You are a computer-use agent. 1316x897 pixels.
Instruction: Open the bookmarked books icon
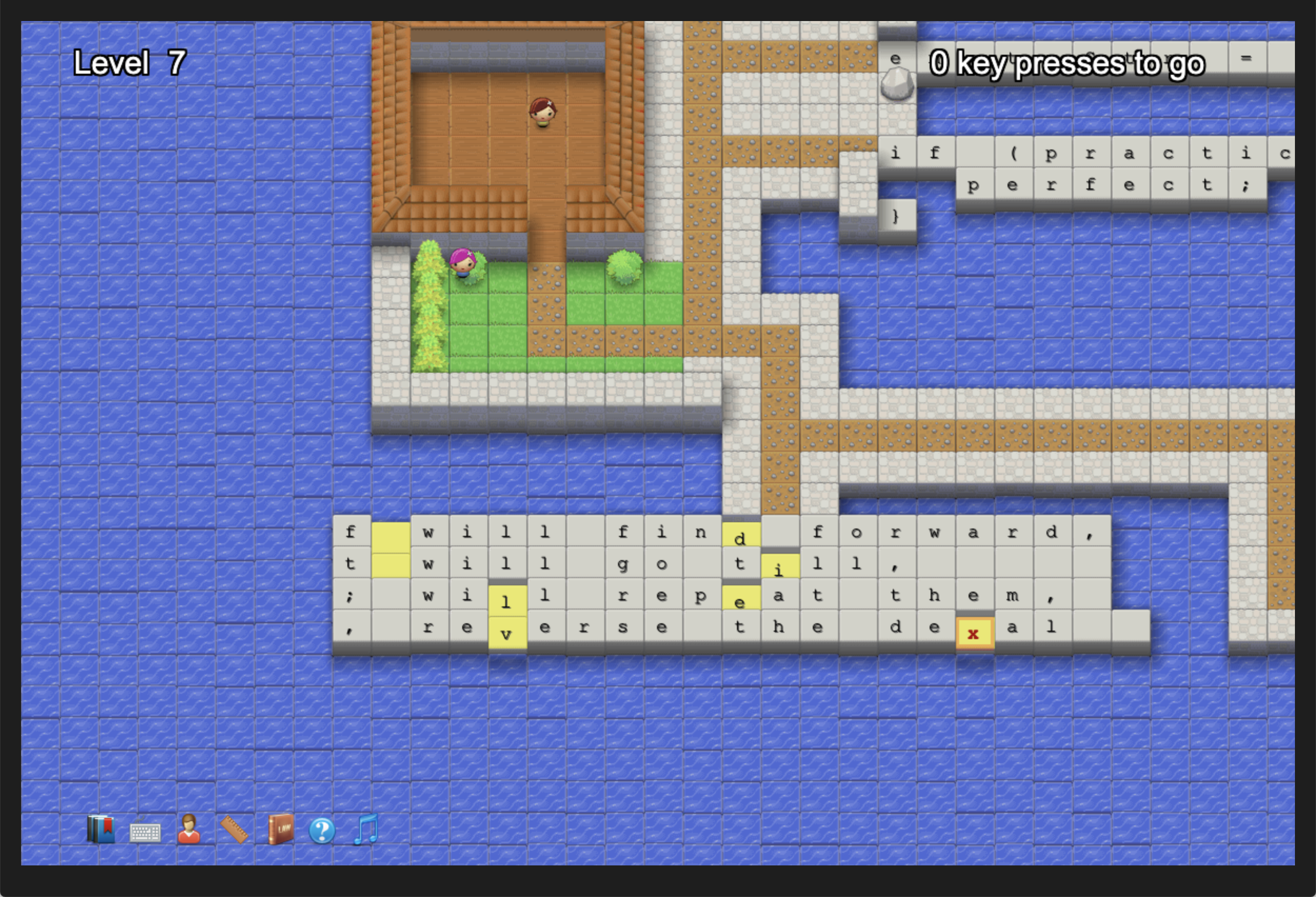101,830
